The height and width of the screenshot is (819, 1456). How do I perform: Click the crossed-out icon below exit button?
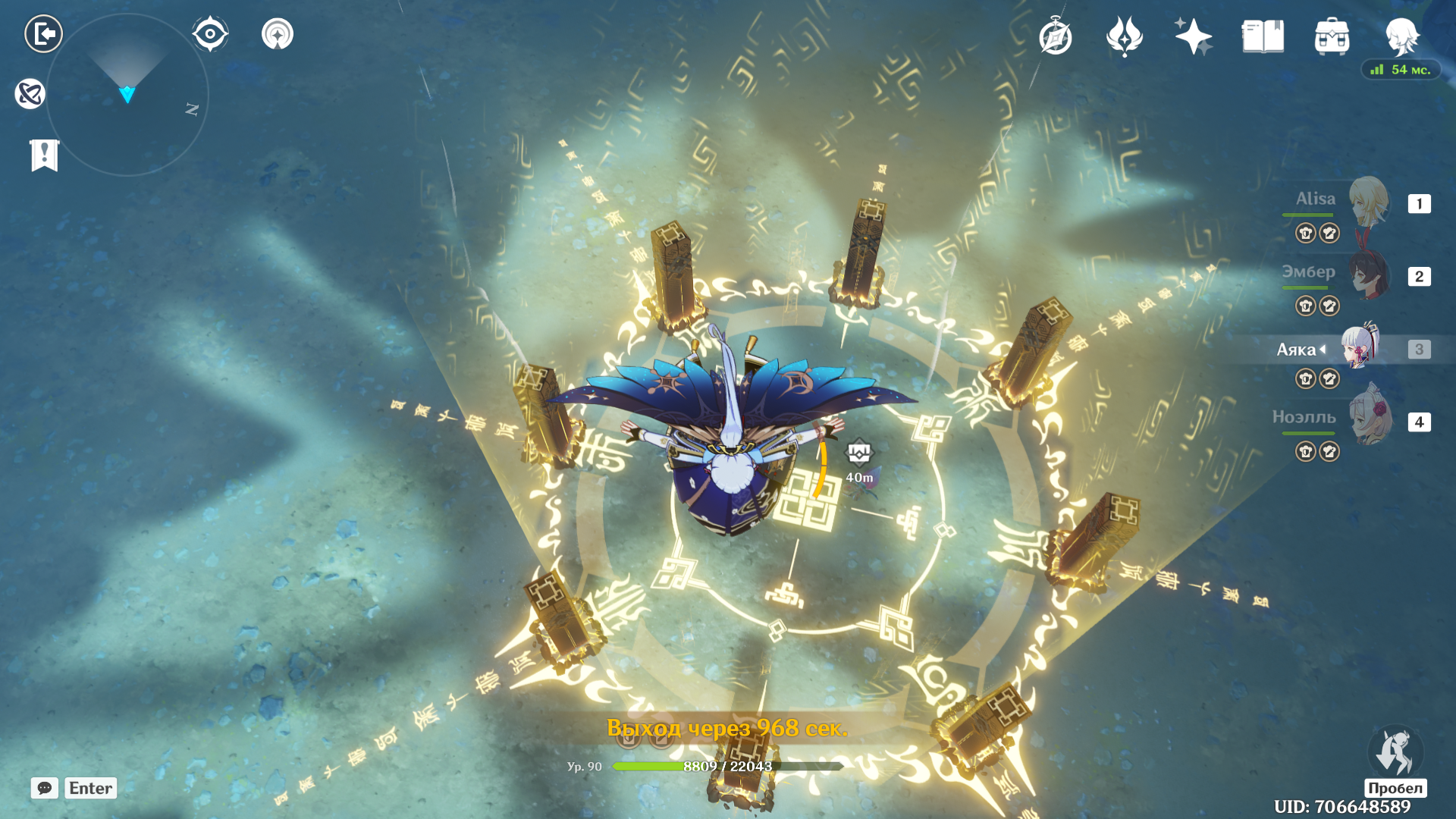[30, 94]
